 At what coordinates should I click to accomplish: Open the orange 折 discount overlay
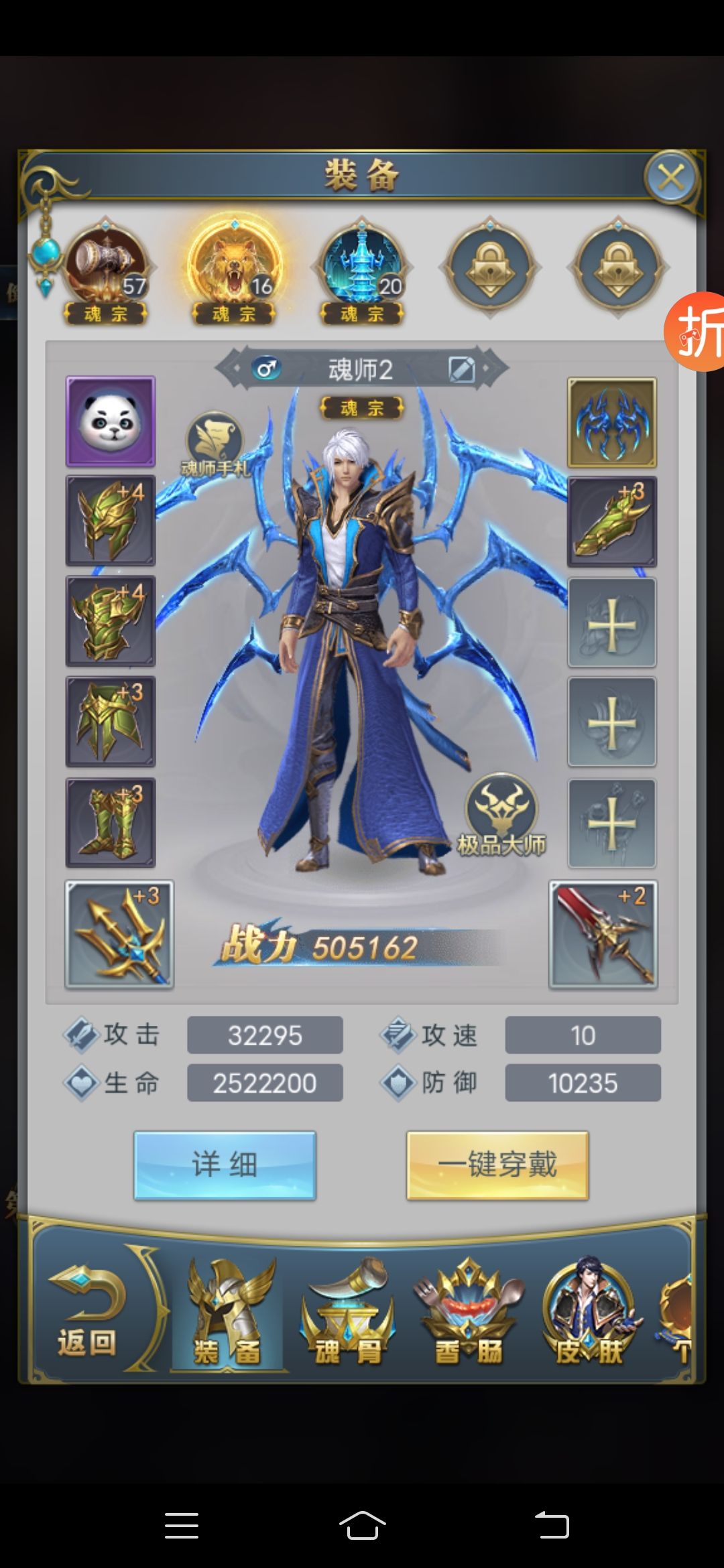pos(697,332)
